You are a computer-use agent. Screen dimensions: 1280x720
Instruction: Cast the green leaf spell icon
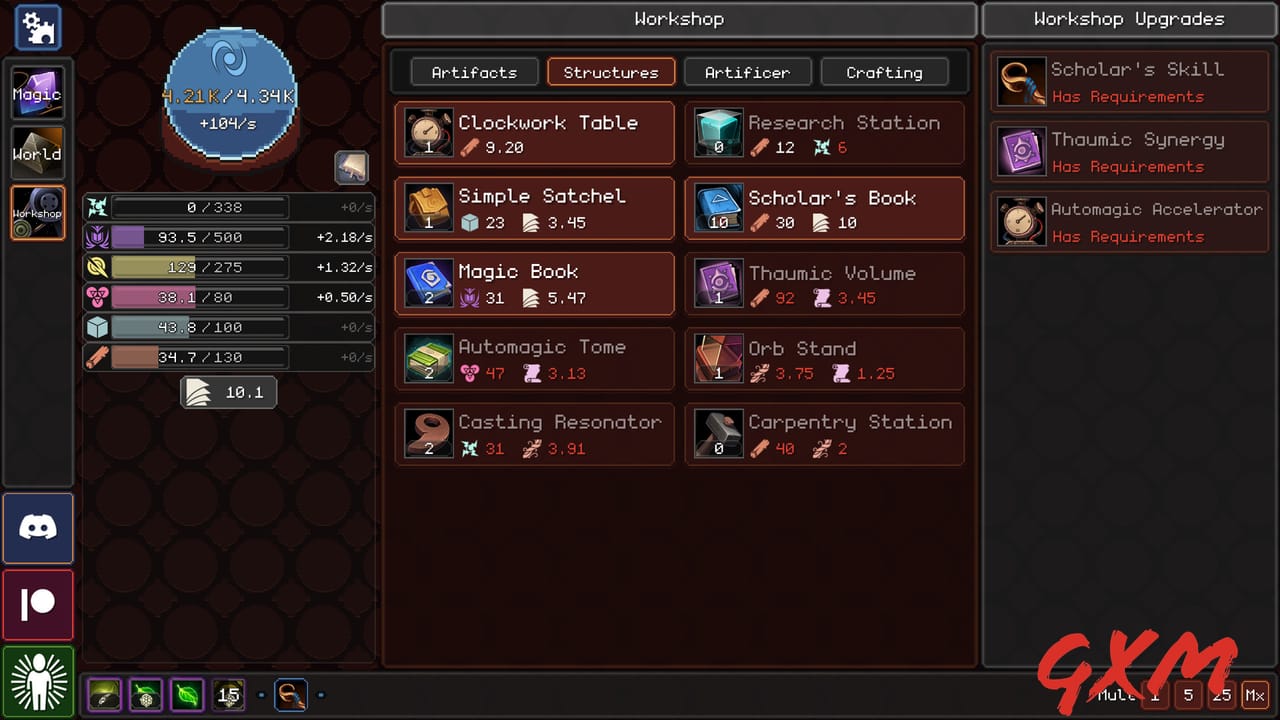click(x=186, y=694)
